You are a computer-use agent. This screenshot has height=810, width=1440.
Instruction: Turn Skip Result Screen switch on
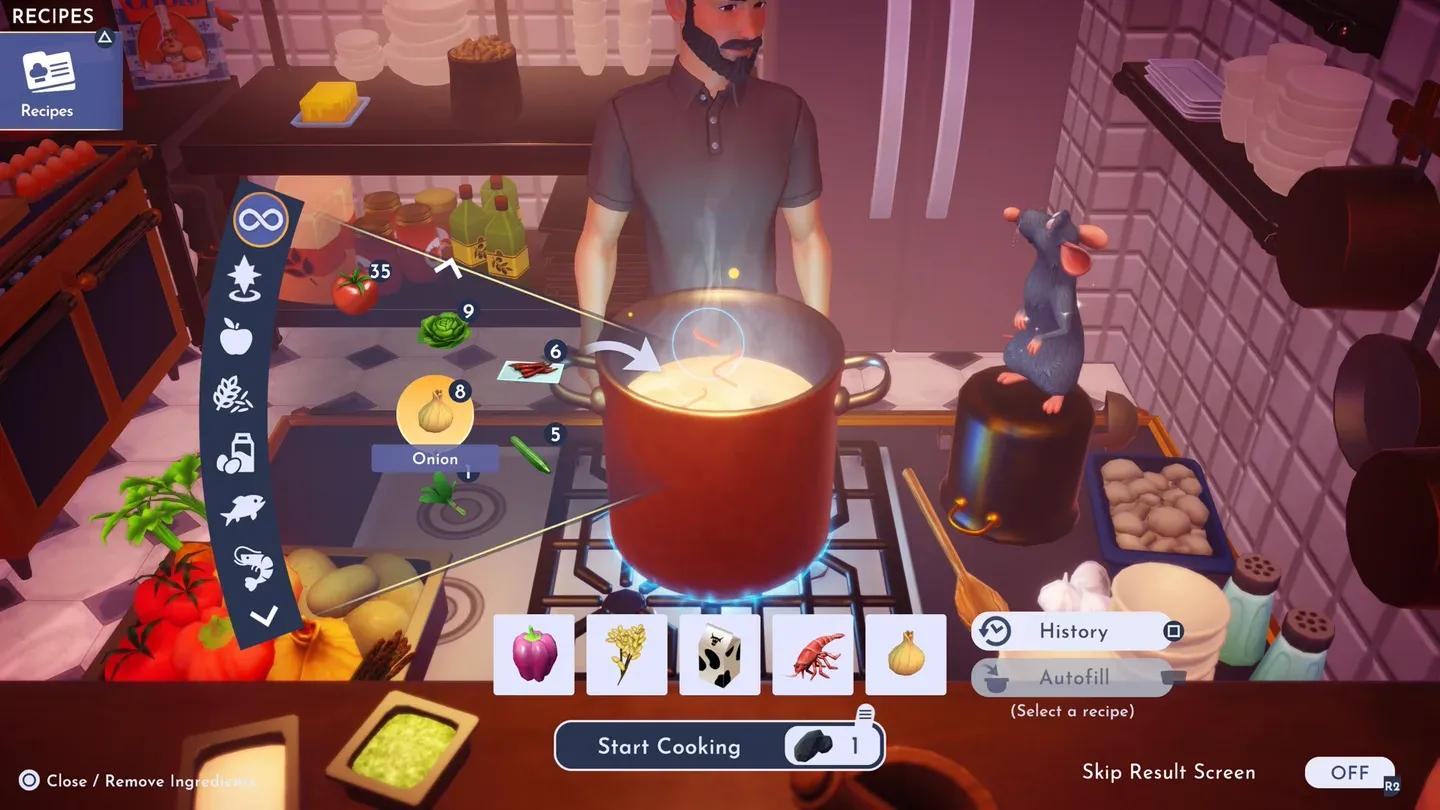(x=1350, y=772)
